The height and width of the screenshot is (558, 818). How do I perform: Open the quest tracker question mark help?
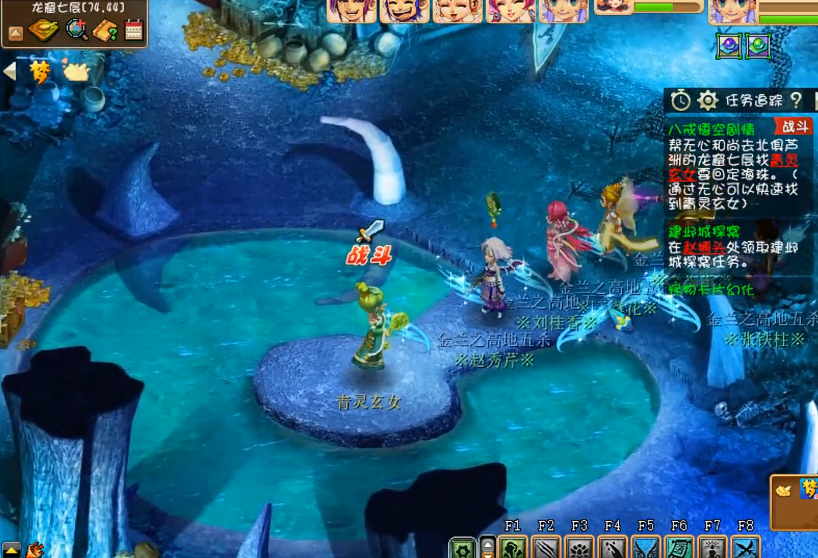pyautogui.click(x=796, y=100)
